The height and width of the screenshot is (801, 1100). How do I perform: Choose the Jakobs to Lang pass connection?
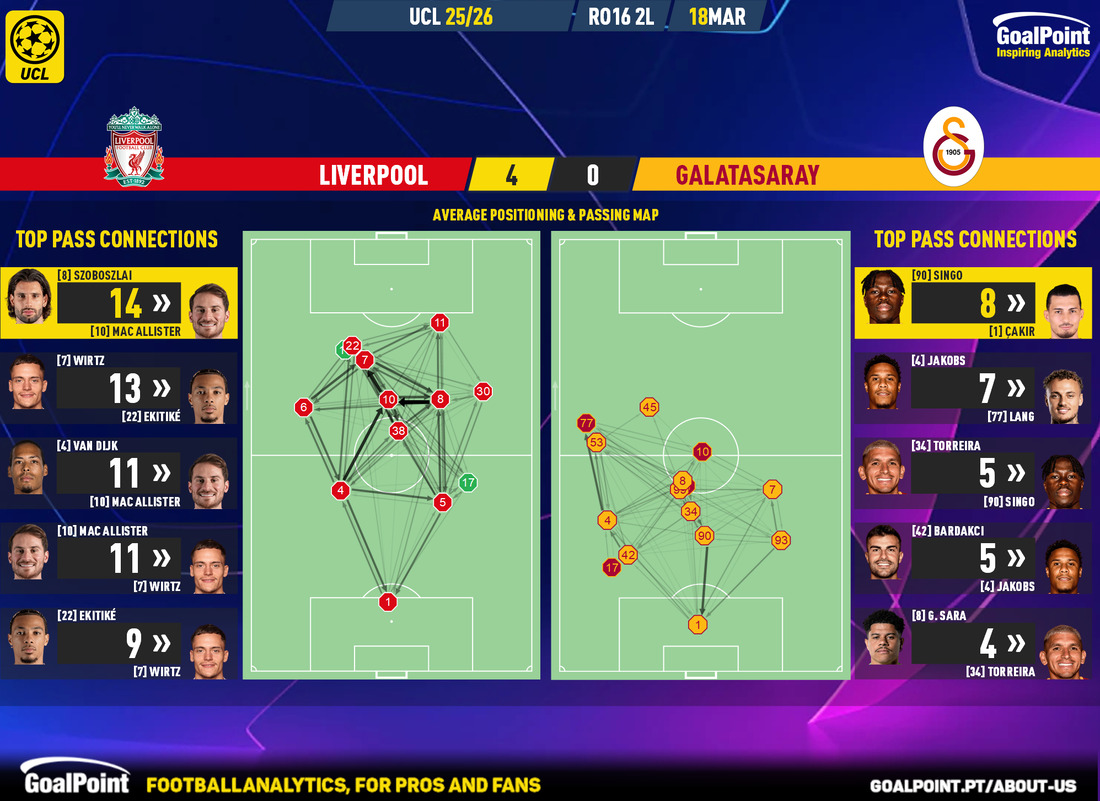[975, 388]
